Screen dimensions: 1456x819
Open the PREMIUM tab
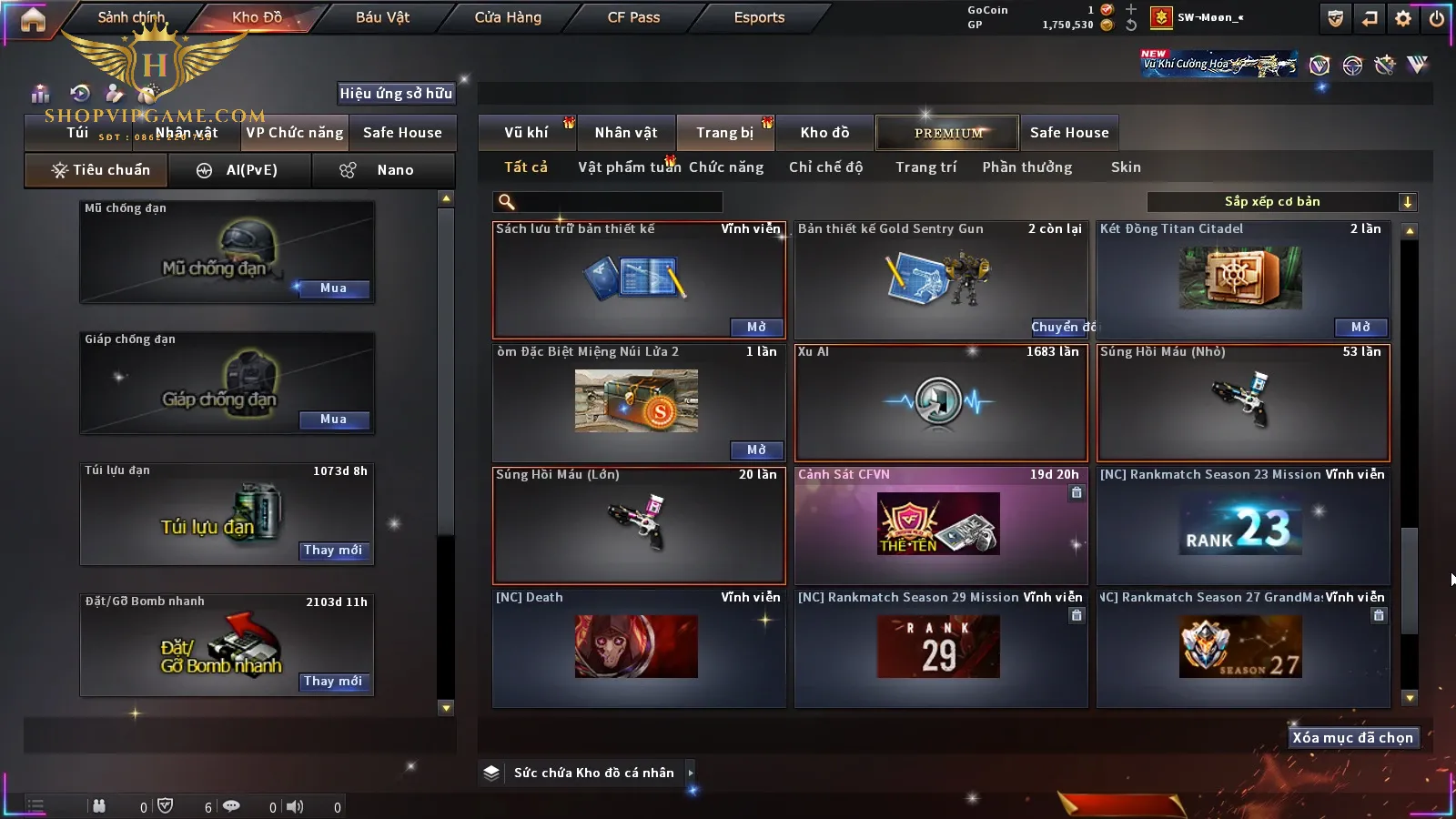[x=948, y=133]
